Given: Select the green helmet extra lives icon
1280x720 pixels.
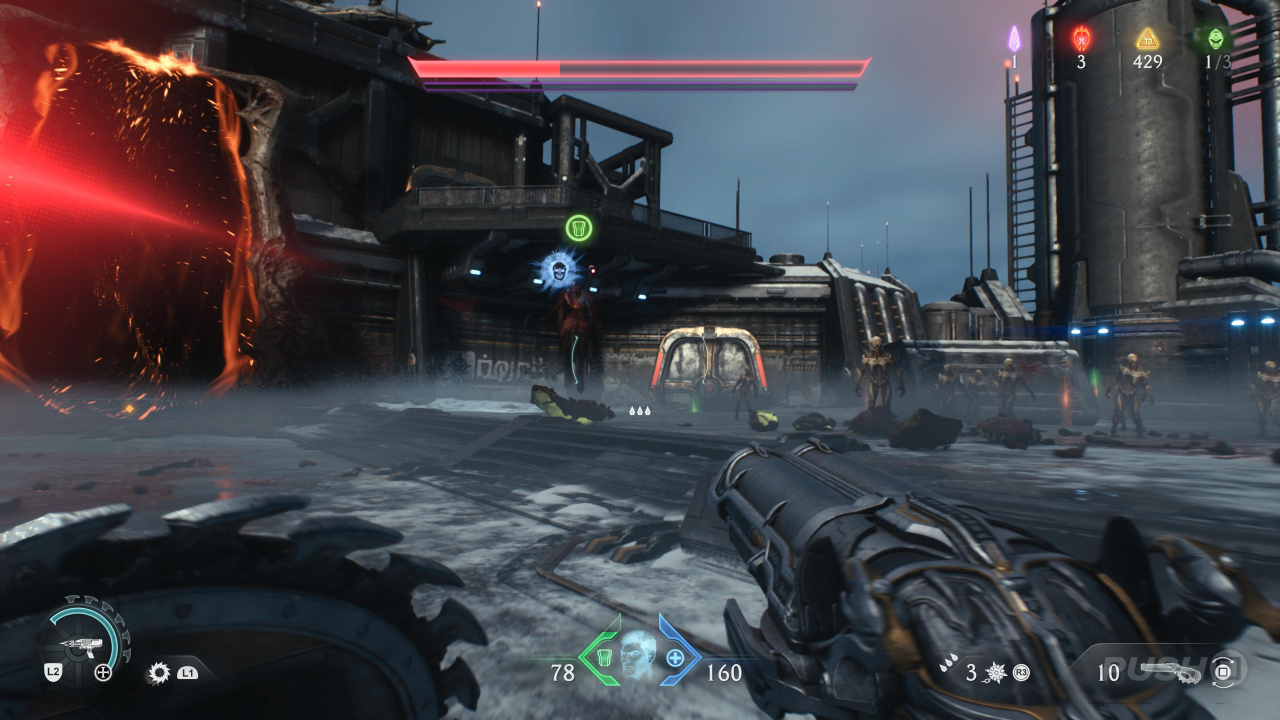Looking at the screenshot, I should [1215, 38].
